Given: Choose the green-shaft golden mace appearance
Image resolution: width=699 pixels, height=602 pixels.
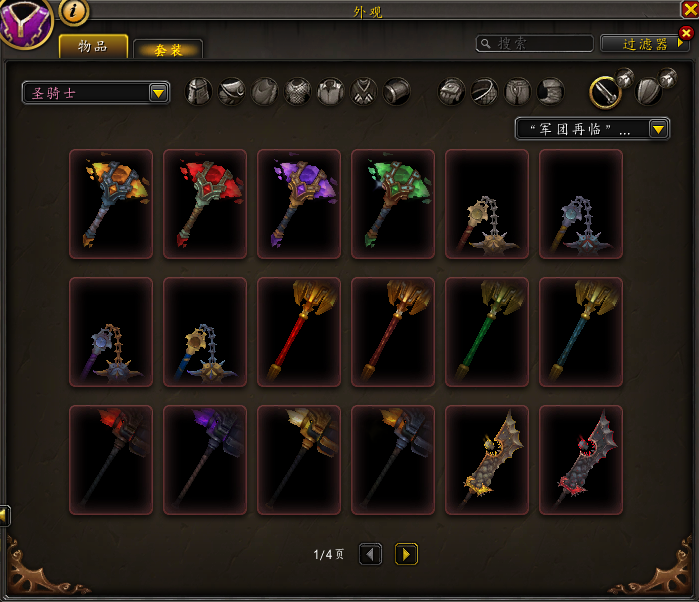Looking at the screenshot, I should 487,332.
